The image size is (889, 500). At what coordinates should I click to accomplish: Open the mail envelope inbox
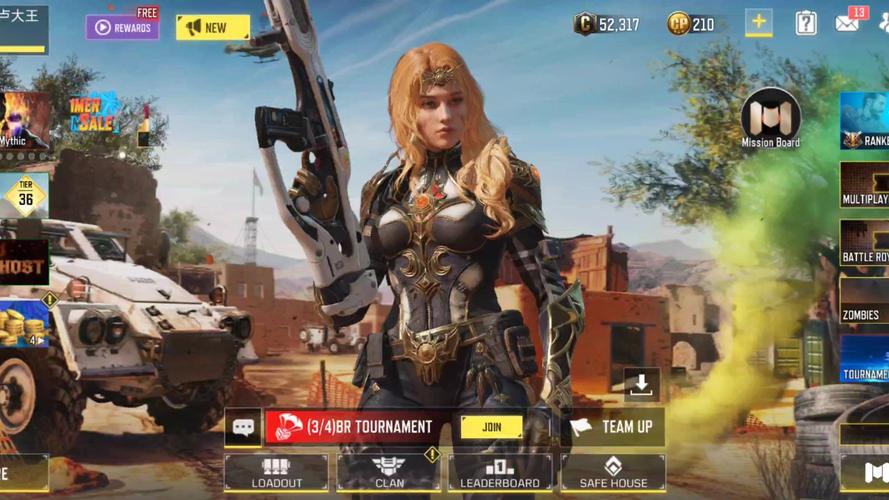tap(848, 23)
